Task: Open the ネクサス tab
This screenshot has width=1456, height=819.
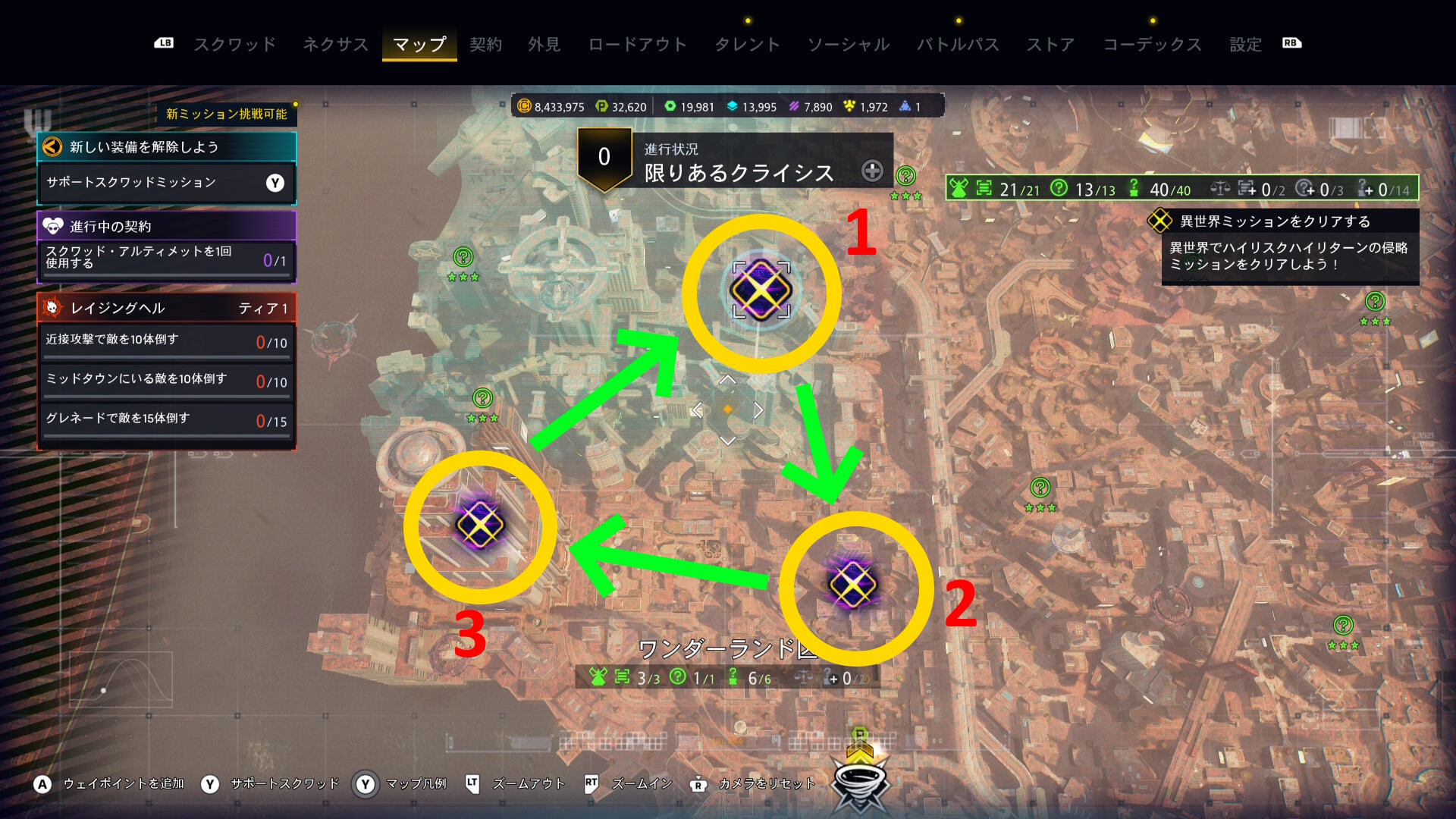Action: [335, 44]
